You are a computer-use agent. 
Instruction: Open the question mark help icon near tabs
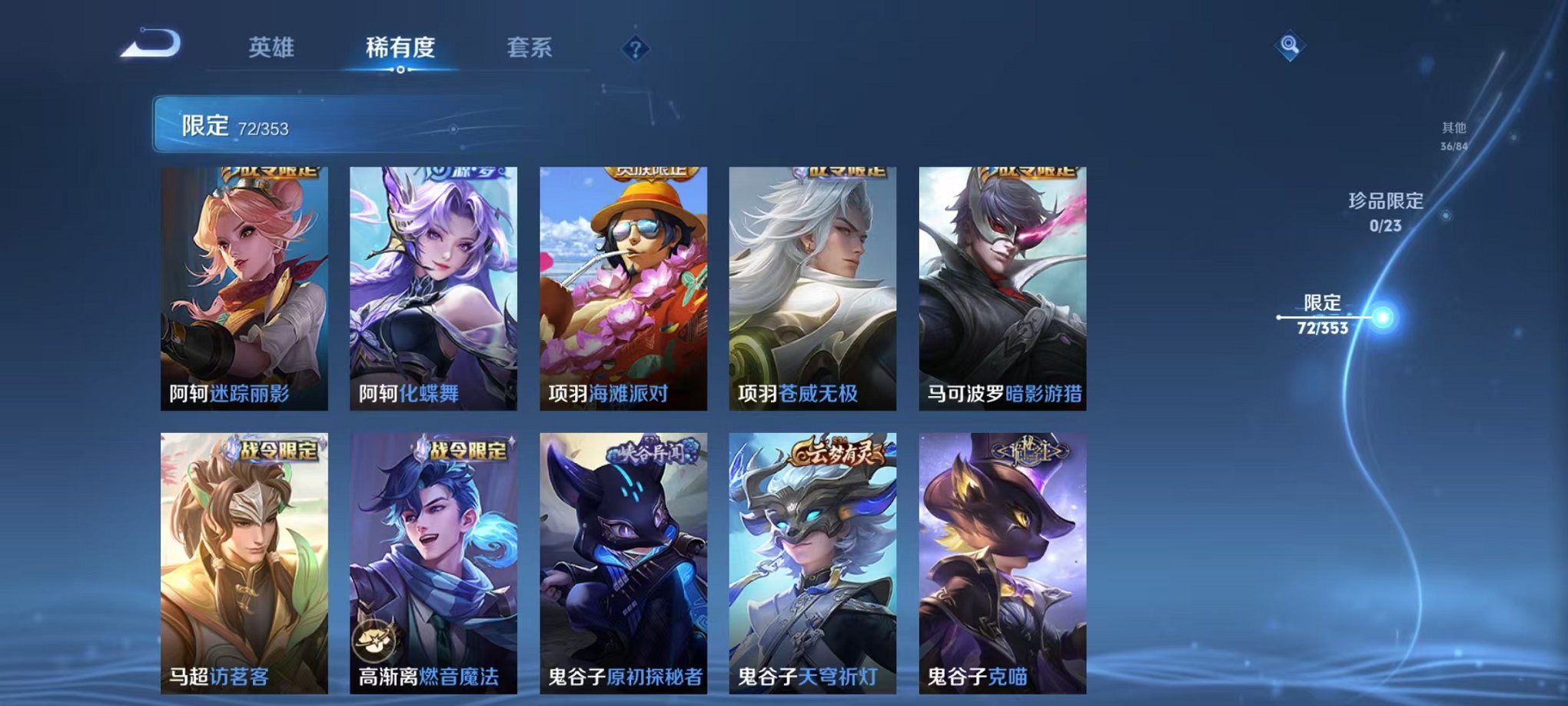[635, 49]
